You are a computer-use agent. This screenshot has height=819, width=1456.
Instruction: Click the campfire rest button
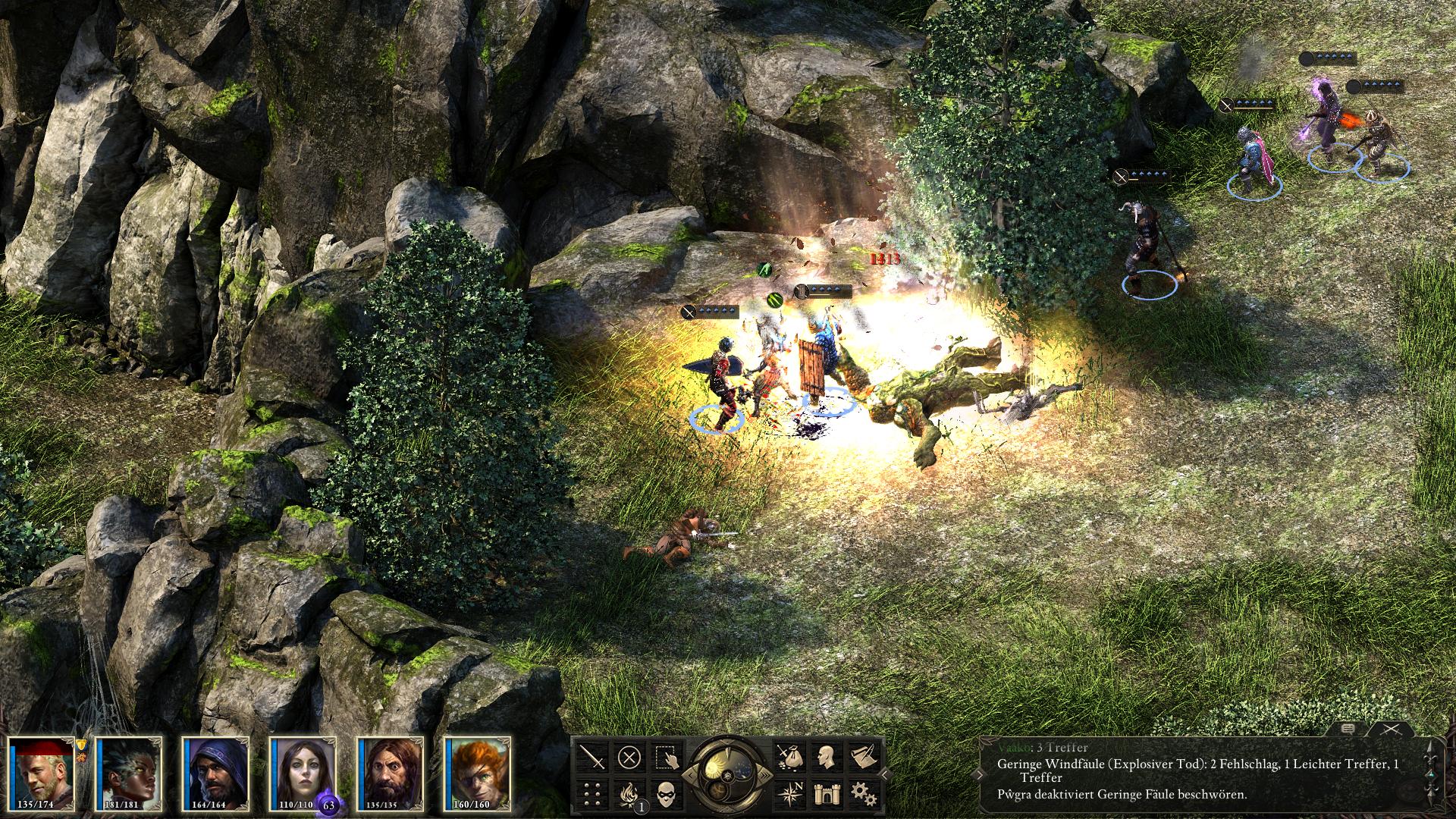[x=629, y=794]
